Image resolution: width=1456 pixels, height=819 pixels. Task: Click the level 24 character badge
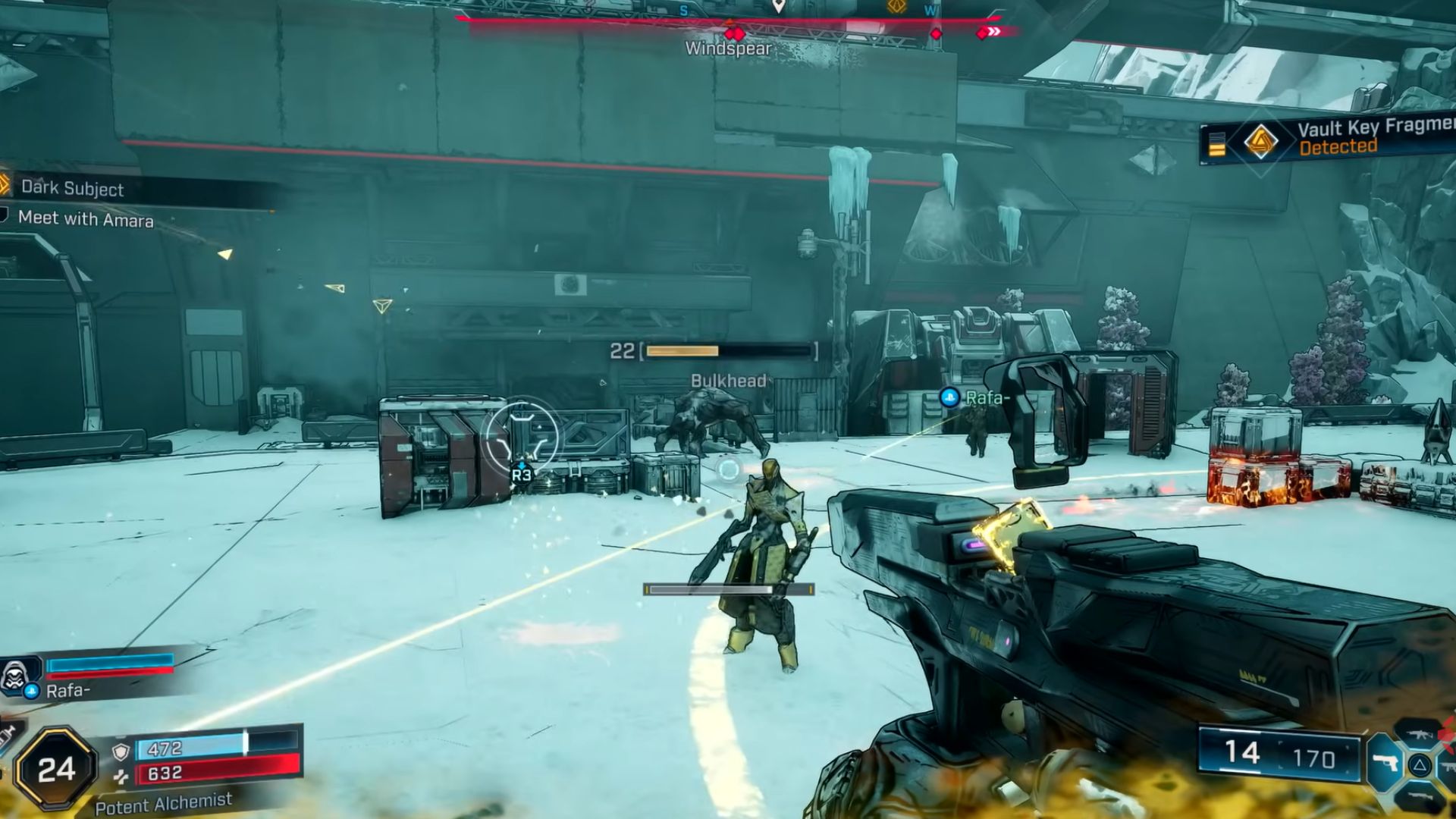pyautogui.click(x=56, y=770)
